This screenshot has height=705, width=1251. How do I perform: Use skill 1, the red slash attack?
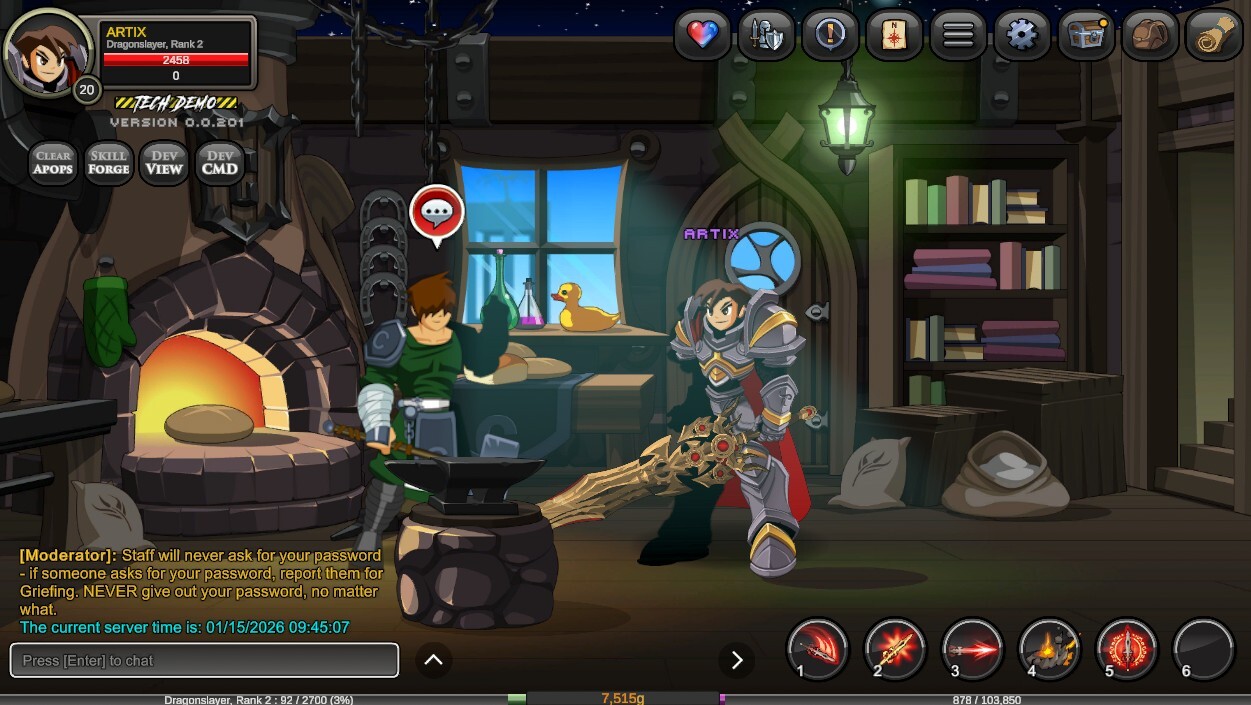coord(818,649)
